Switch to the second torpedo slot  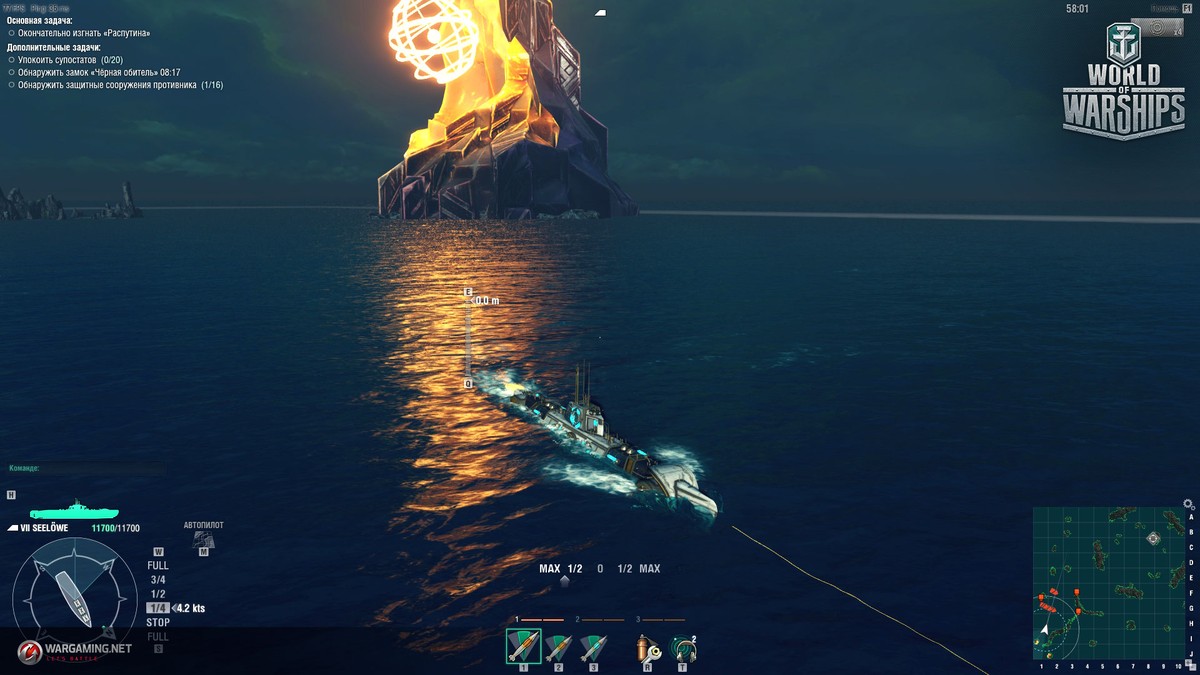tap(558, 648)
